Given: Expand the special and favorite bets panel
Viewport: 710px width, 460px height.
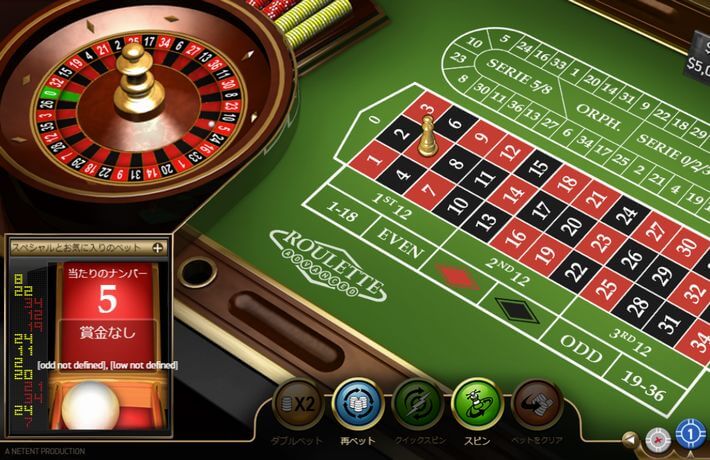Looking at the screenshot, I should [x=157, y=246].
